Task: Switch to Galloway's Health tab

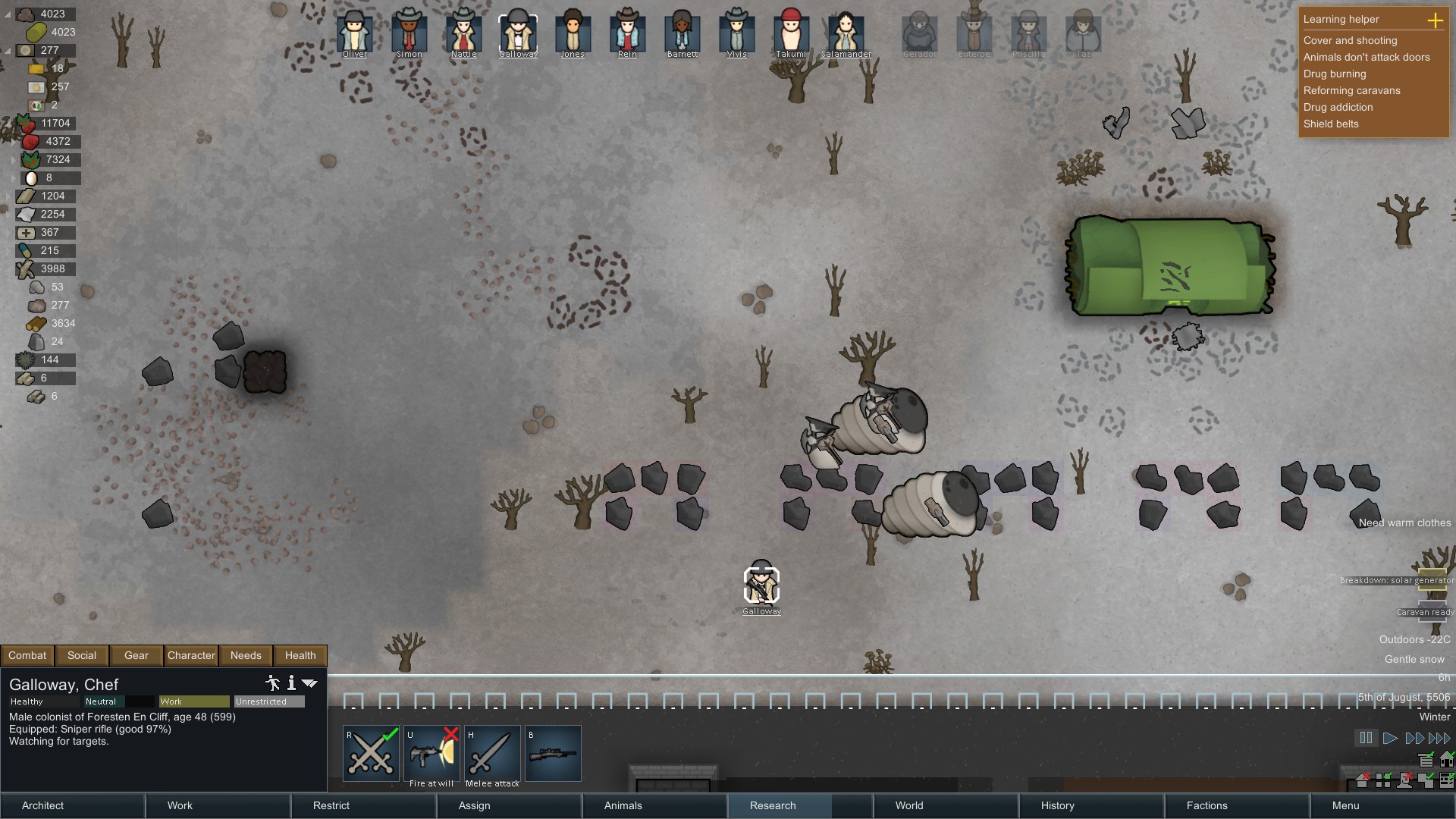Action: coord(300,655)
